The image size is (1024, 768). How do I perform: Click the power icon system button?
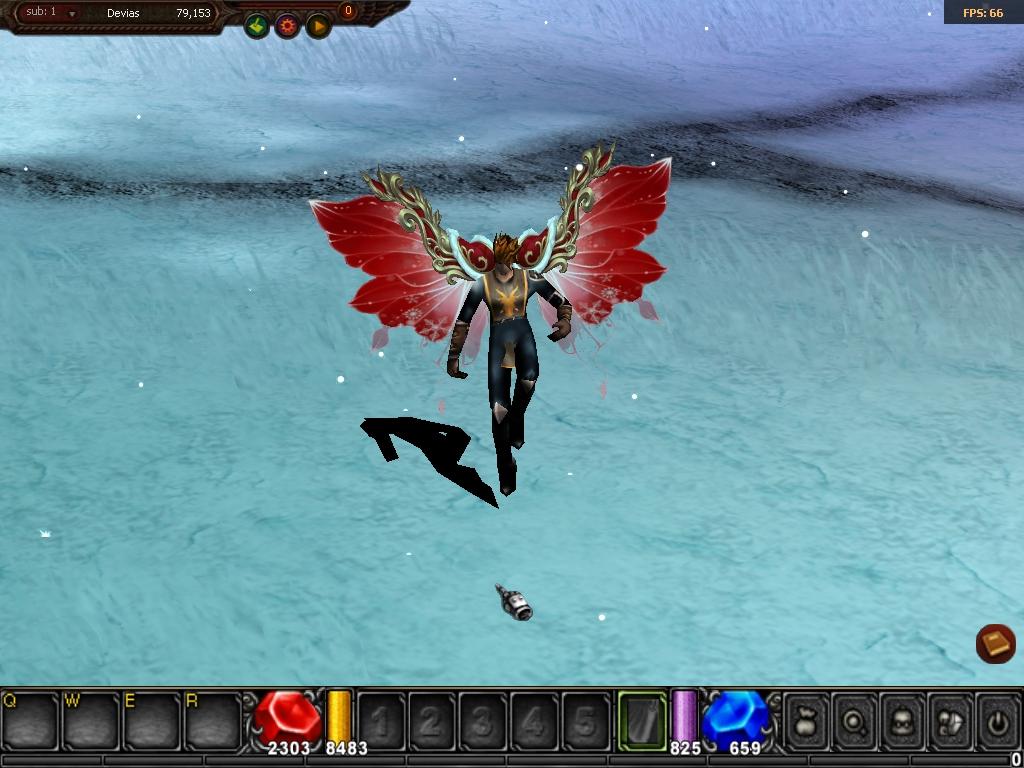click(997, 720)
